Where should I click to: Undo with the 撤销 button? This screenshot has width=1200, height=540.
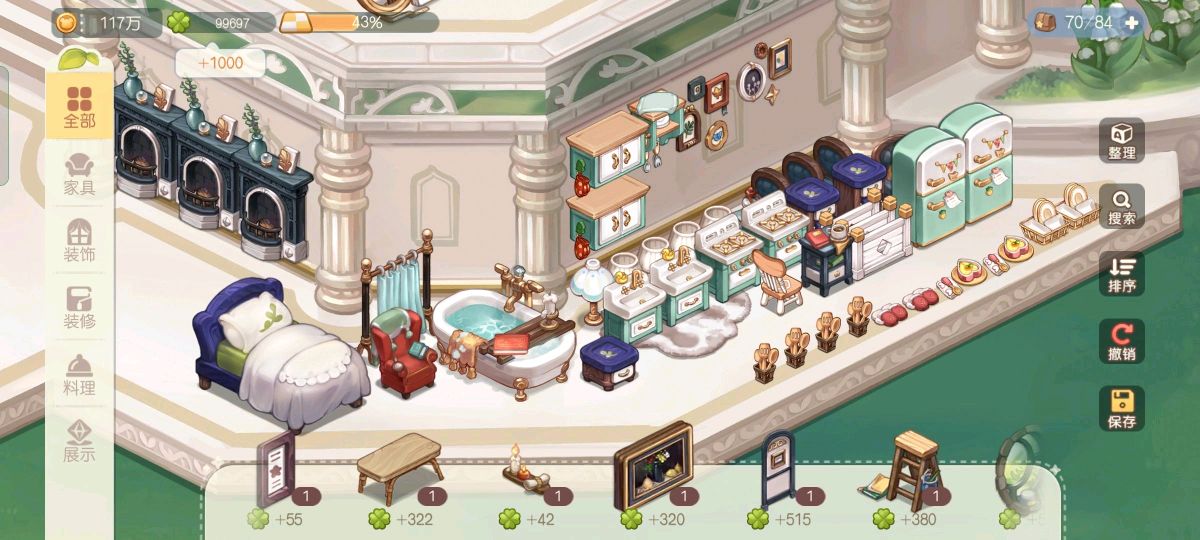click(x=1122, y=341)
